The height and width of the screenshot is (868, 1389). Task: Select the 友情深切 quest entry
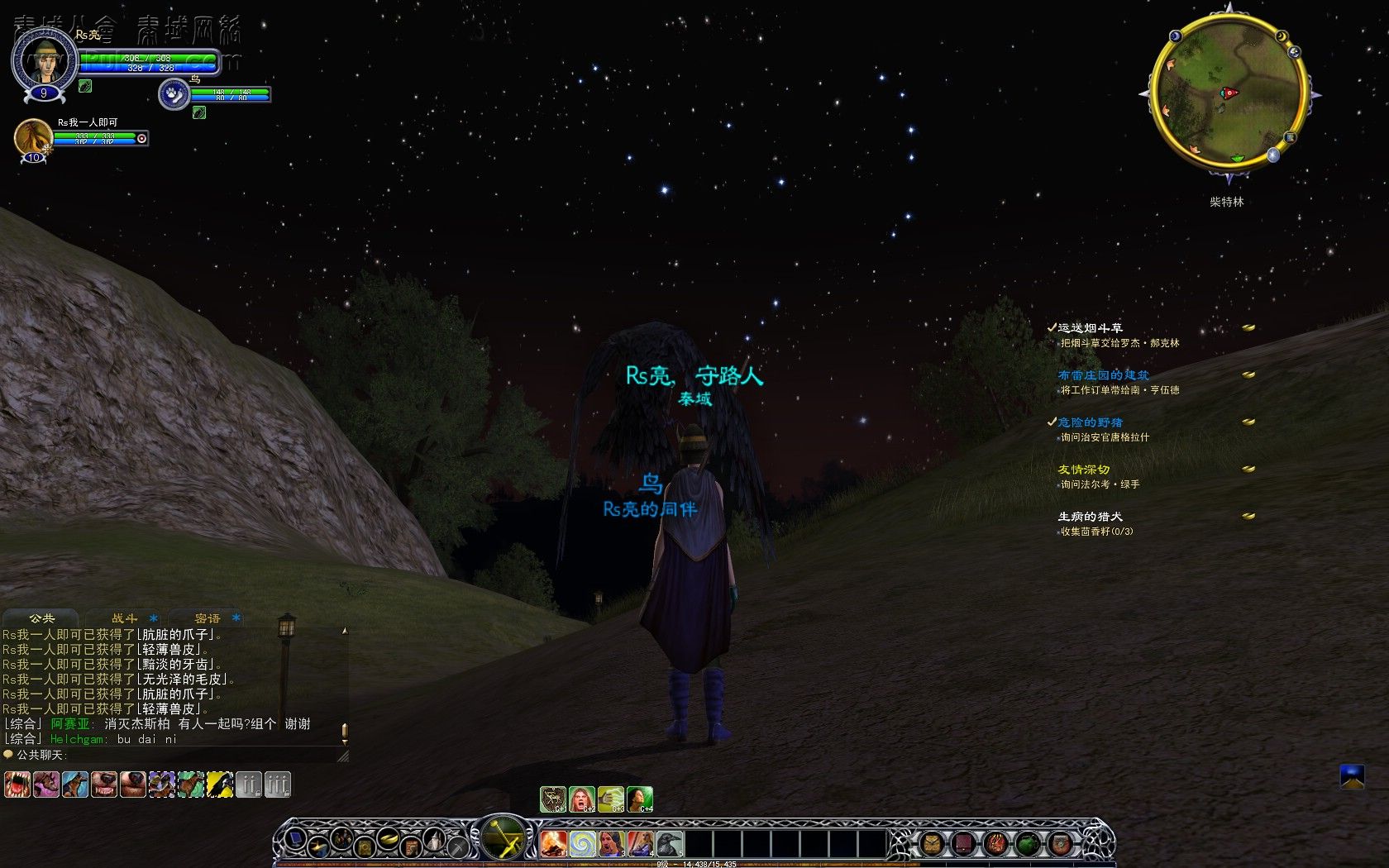tap(1083, 470)
